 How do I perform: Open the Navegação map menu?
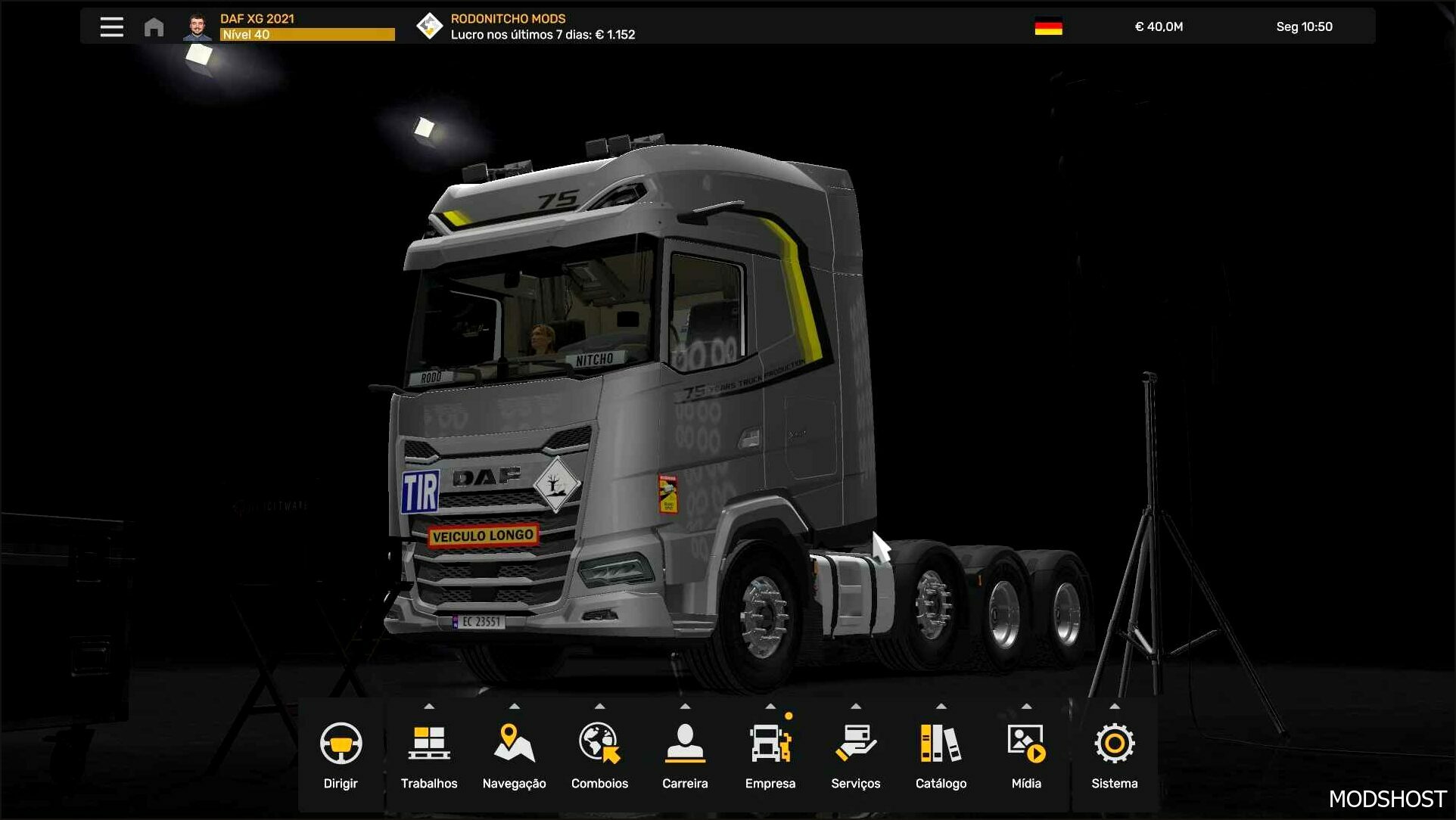[x=514, y=753]
